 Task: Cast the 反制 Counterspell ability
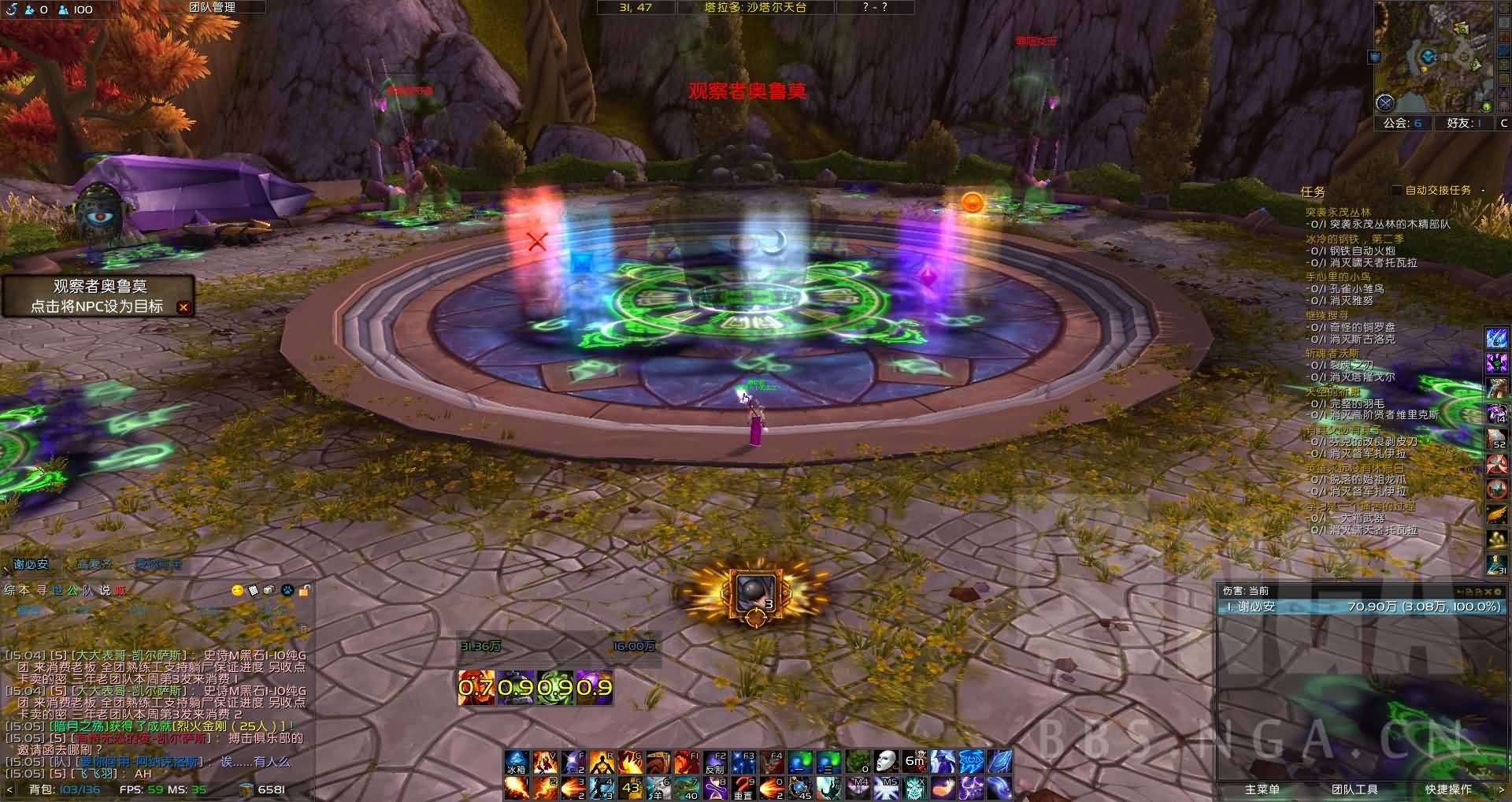click(715, 763)
